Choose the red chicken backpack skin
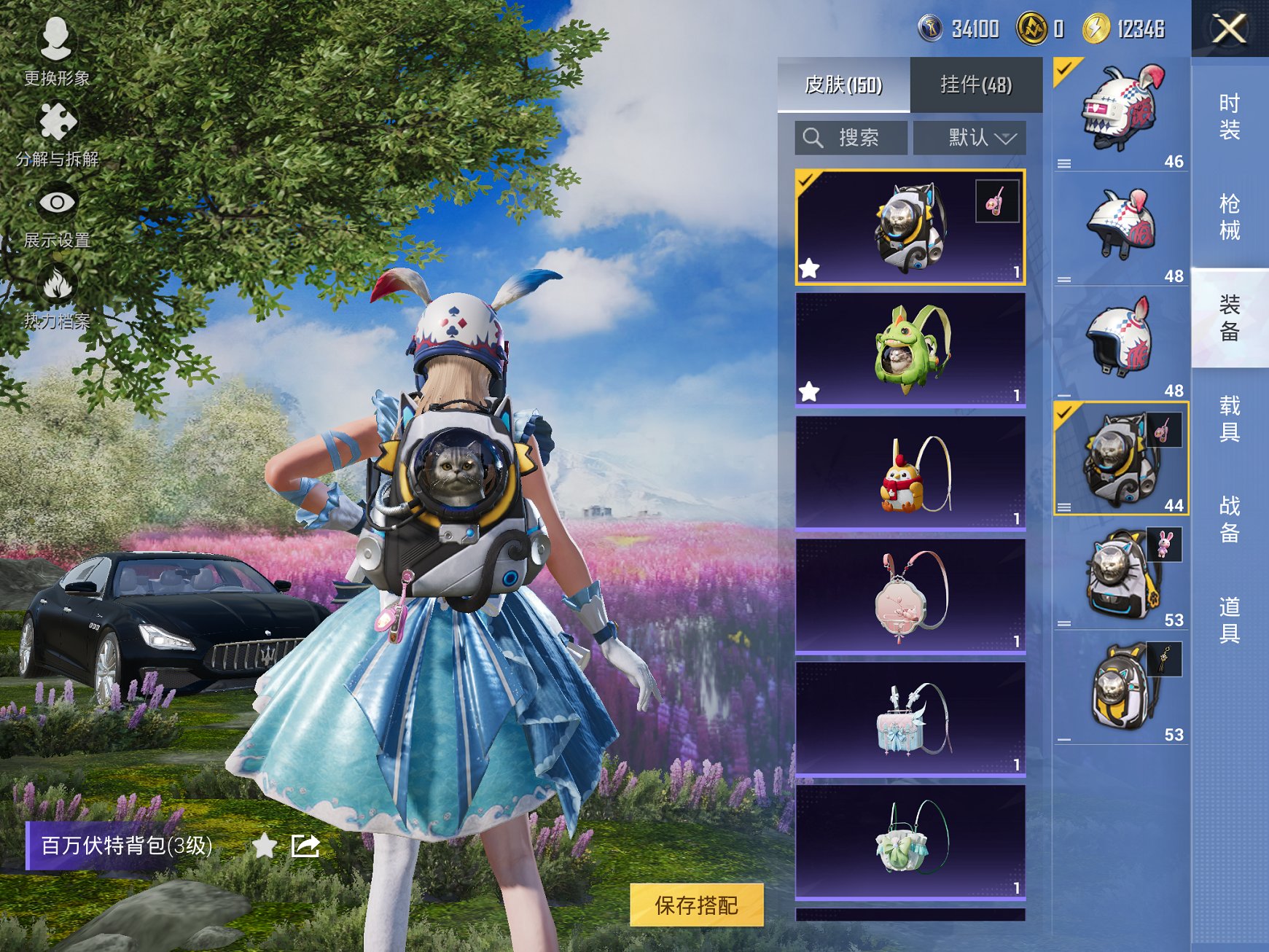1269x952 pixels. coord(910,472)
